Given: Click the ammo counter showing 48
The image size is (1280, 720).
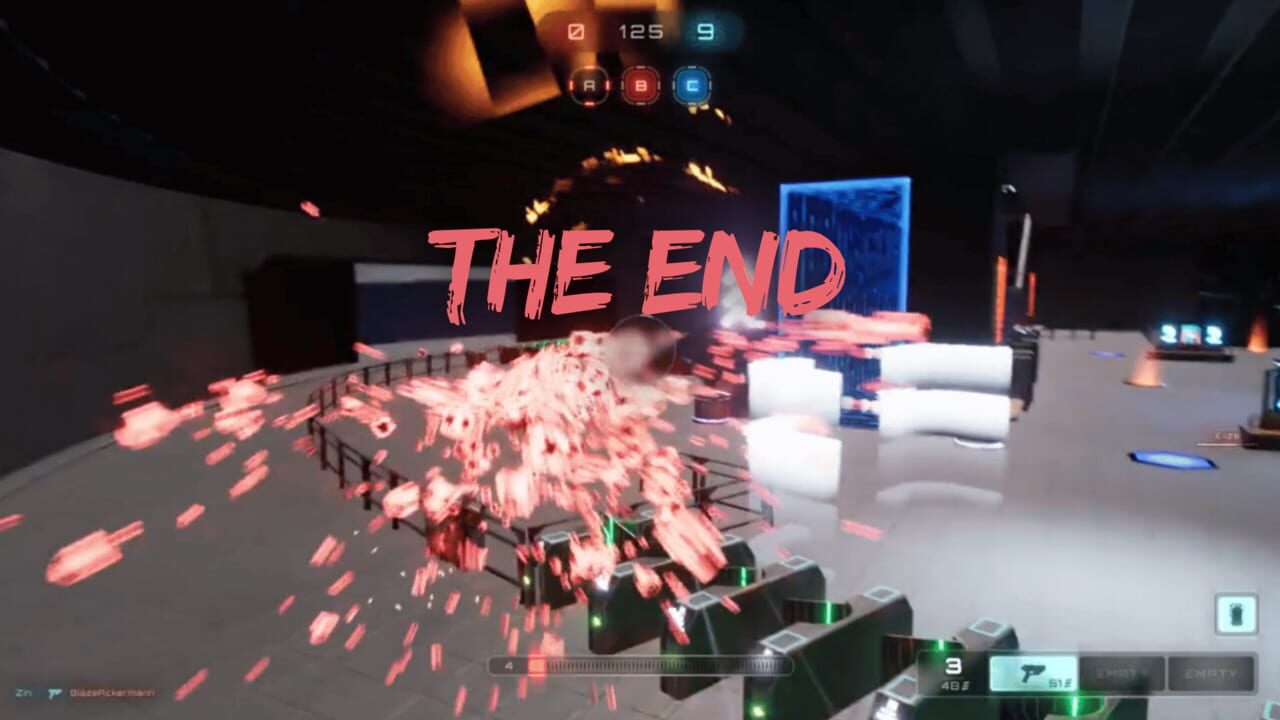Looking at the screenshot, I should (952, 684).
